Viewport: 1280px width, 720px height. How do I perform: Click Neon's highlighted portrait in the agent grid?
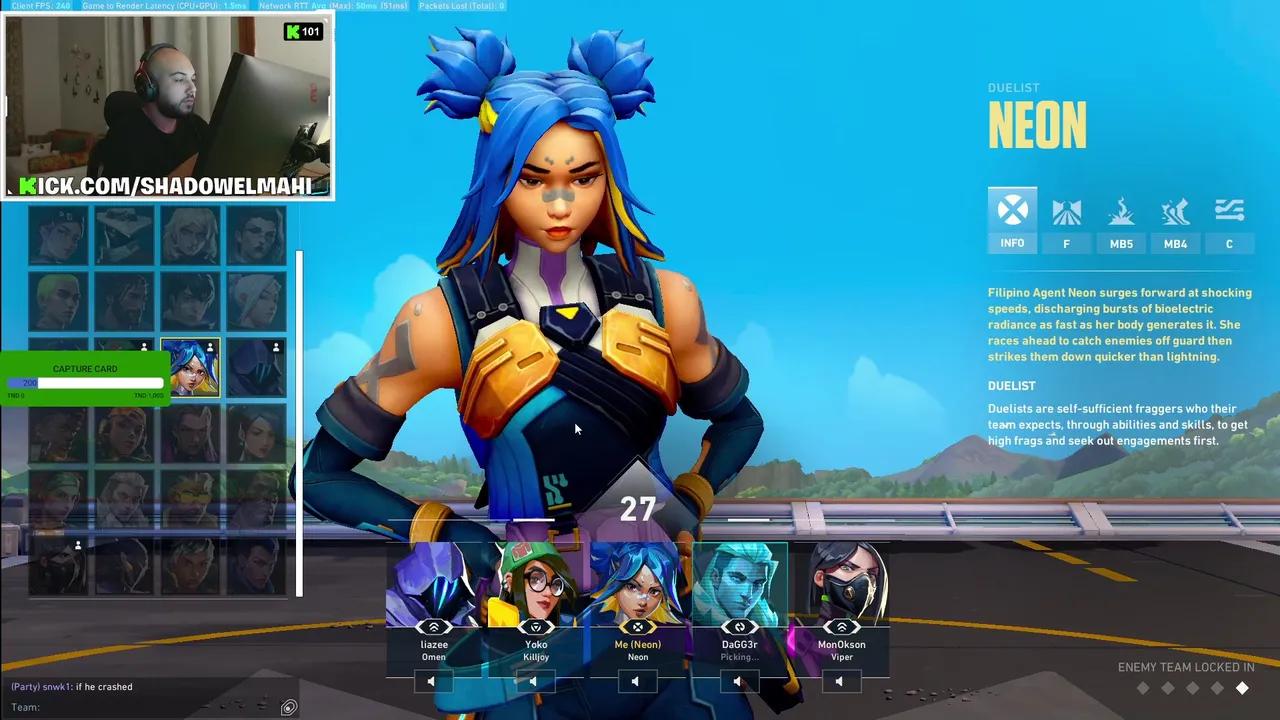190,367
